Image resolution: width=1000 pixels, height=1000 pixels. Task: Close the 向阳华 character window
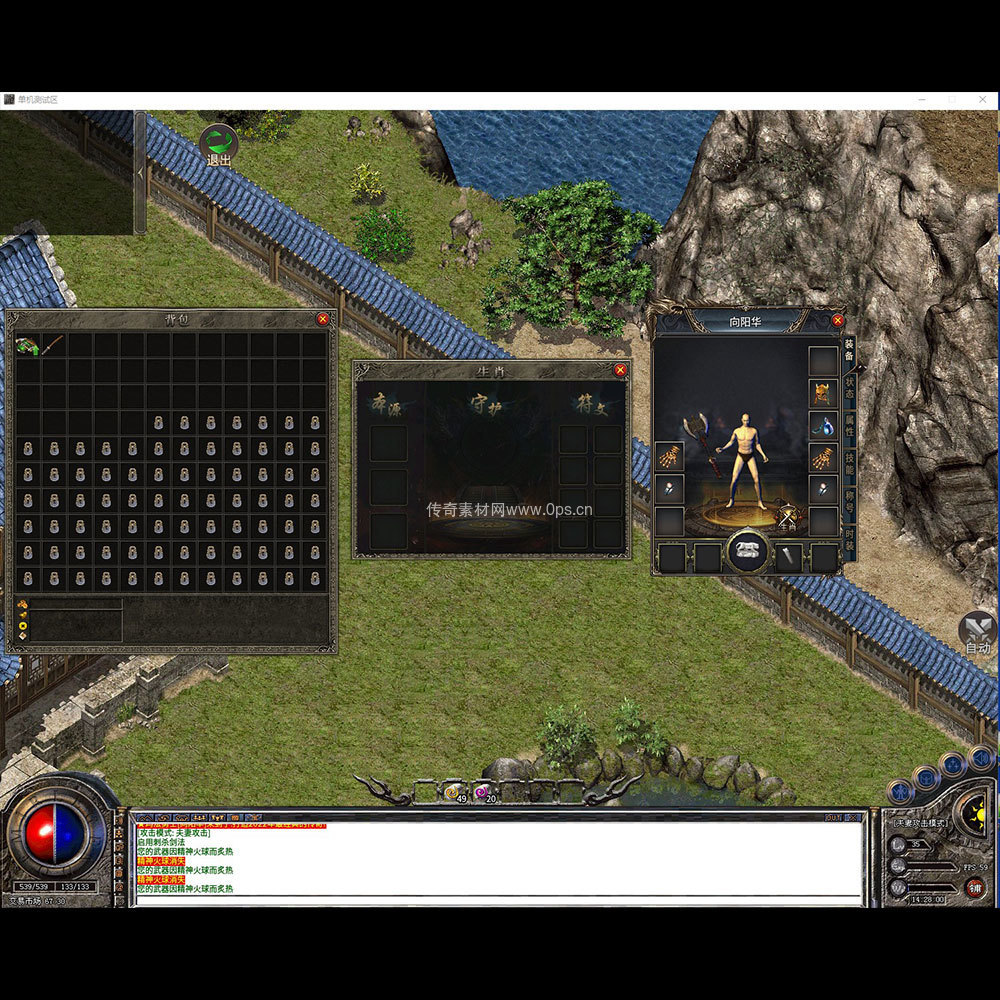click(838, 321)
